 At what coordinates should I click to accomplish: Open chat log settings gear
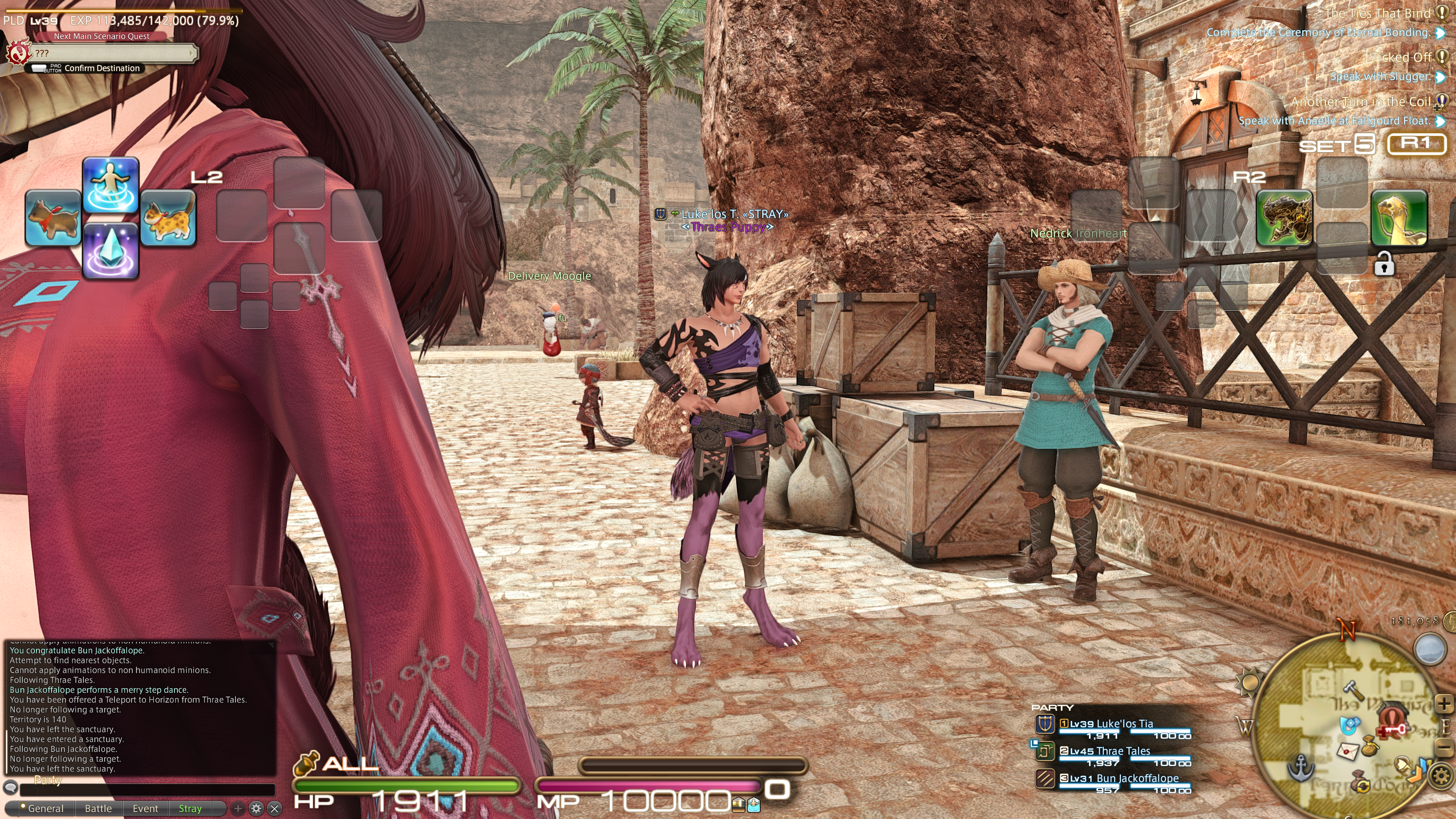click(x=256, y=809)
